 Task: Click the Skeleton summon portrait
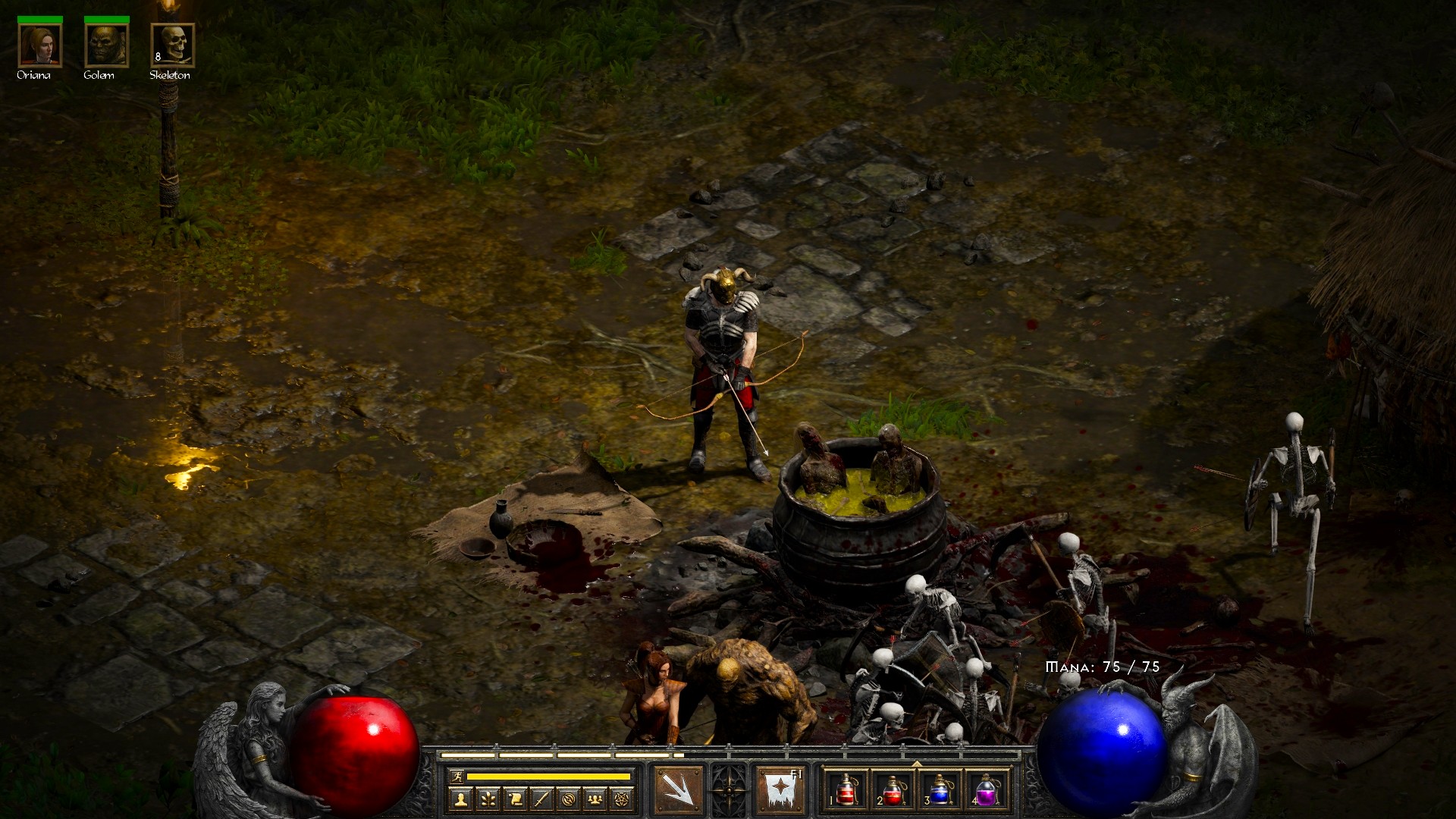click(173, 45)
